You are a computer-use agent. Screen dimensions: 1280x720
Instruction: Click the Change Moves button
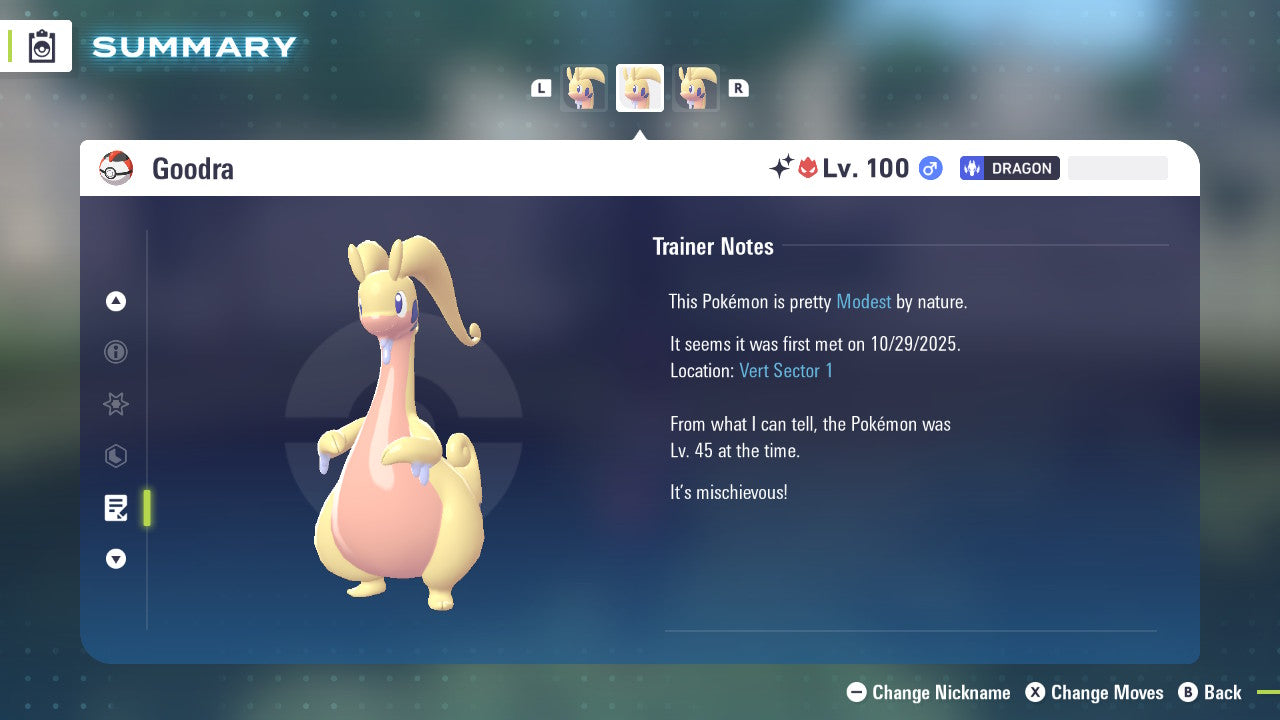click(x=1094, y=692)
